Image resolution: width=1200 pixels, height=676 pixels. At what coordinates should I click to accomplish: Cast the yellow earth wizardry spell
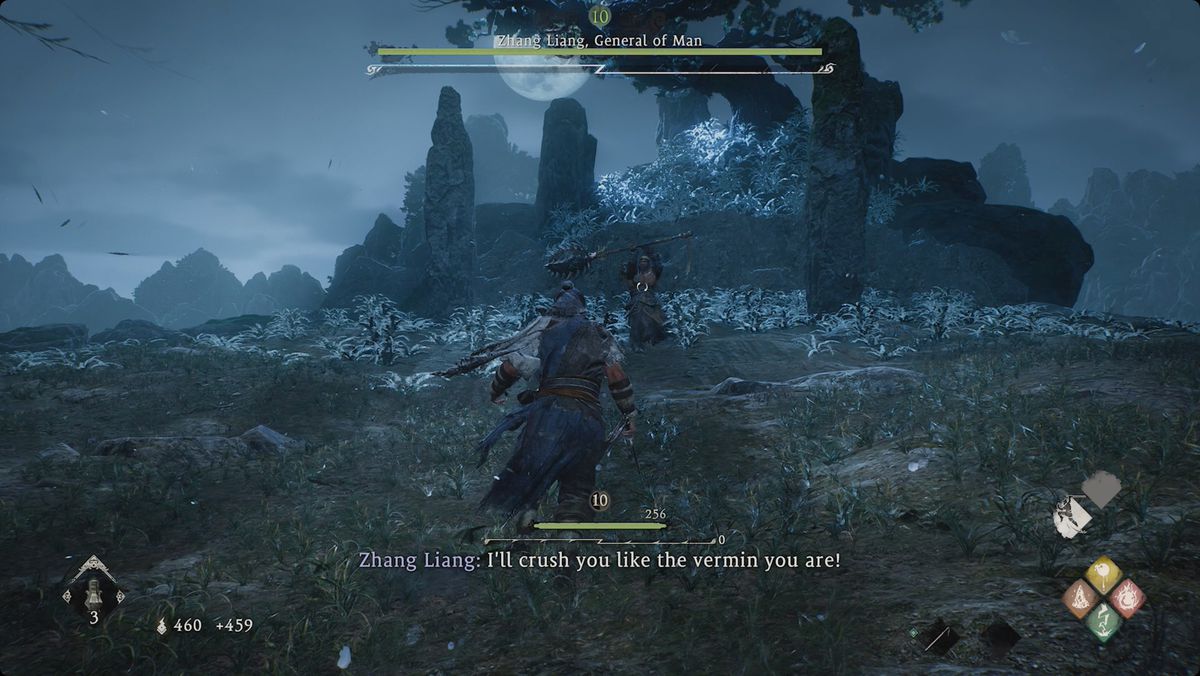tap(1103, 574)
